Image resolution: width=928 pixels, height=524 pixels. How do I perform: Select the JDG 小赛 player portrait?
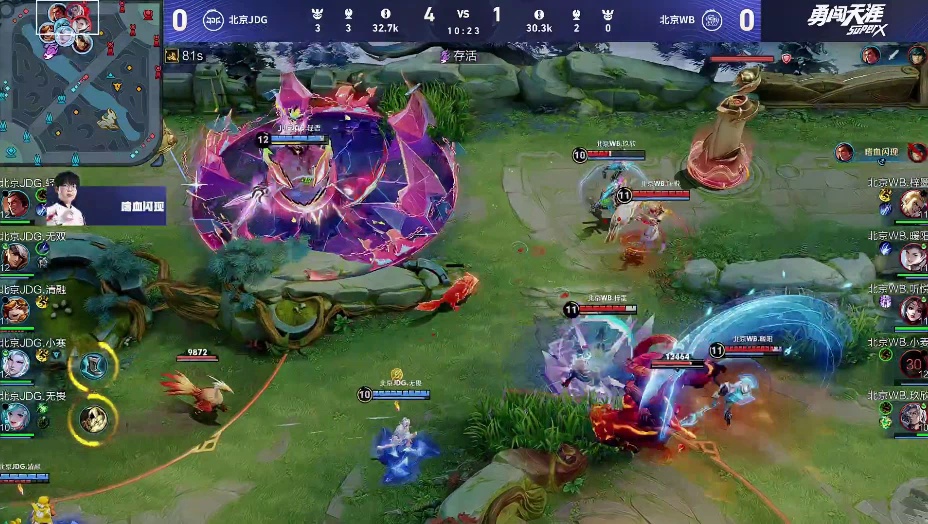coord(14,363)
